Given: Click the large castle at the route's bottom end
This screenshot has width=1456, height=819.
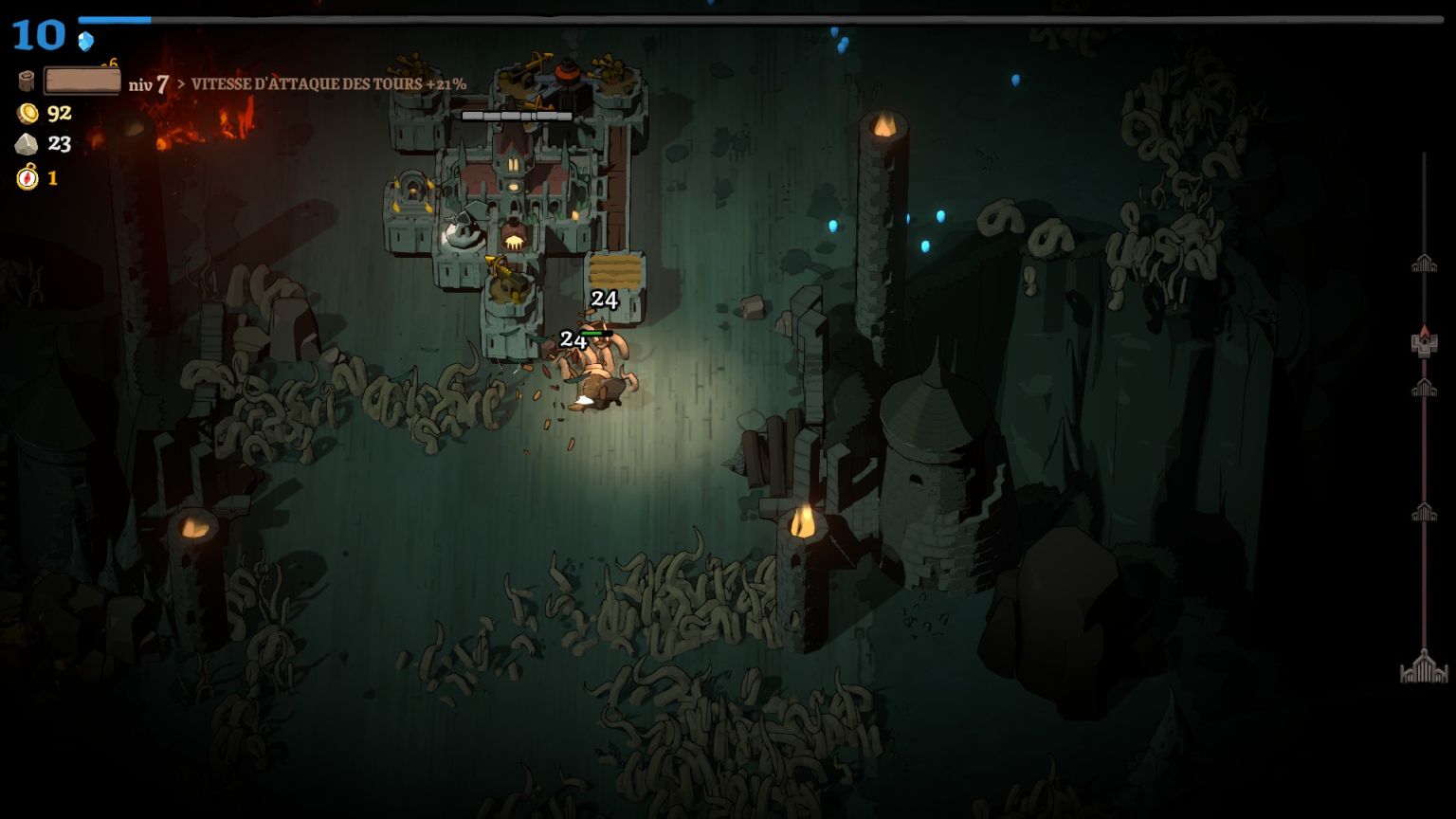Looking at the screenshot, I should pos(1424,667).
